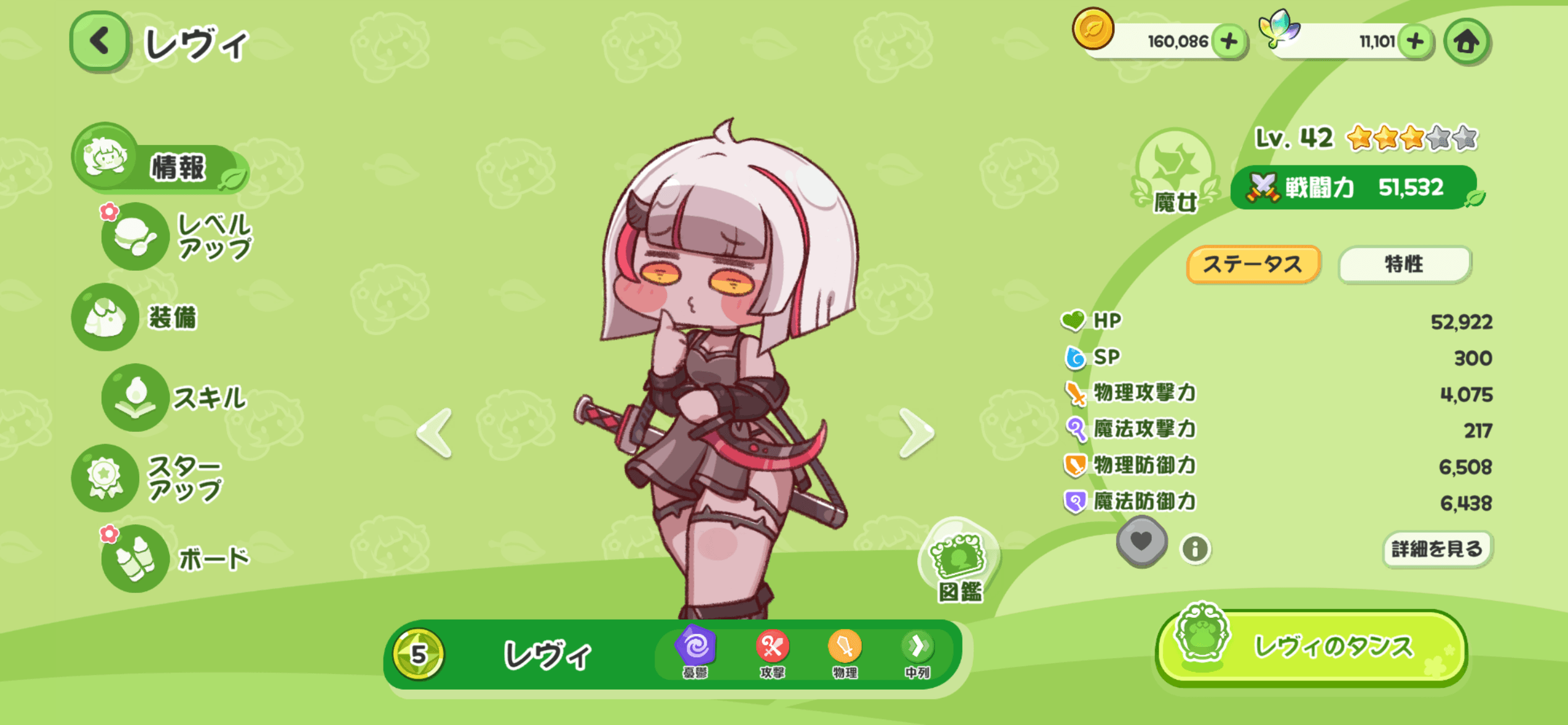This screenshot has width=1568, height=725.
Task: Tap the grey heart favorite button
Action: point(1141,542)
